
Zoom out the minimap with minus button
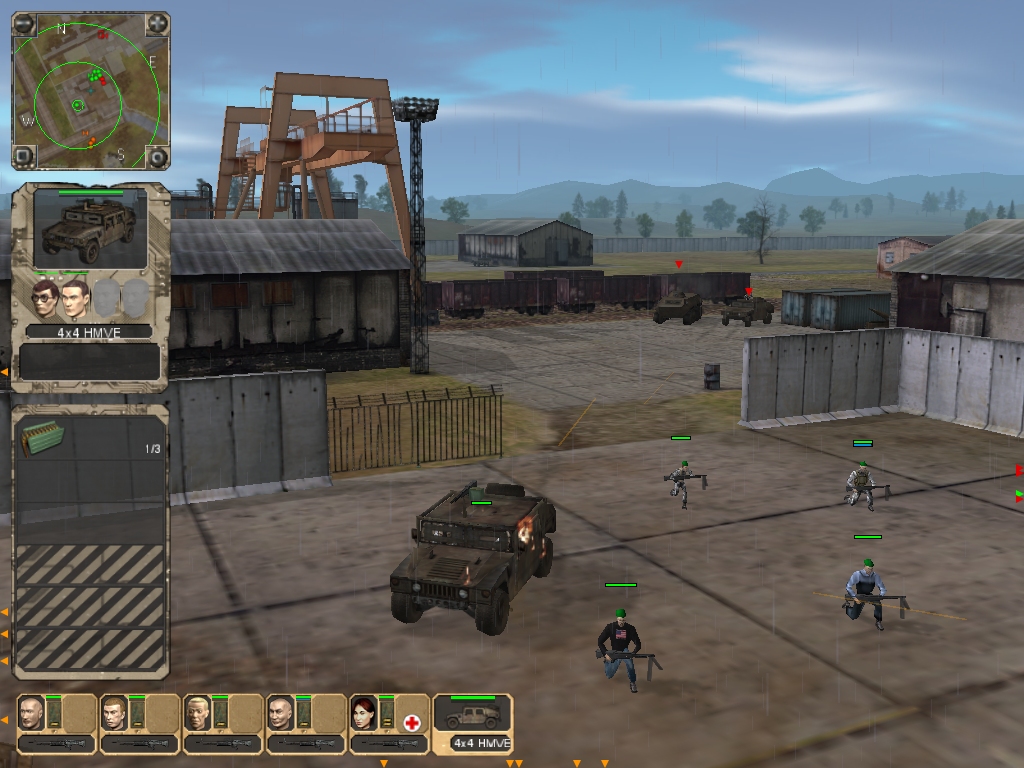click(25, 24)
